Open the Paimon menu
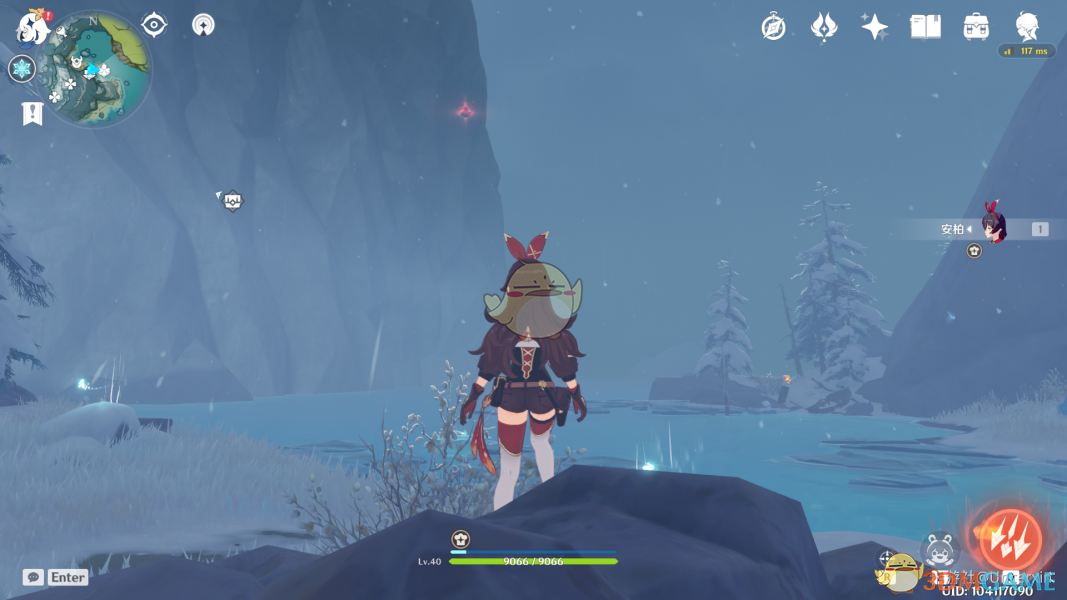 tap(33, 26)
